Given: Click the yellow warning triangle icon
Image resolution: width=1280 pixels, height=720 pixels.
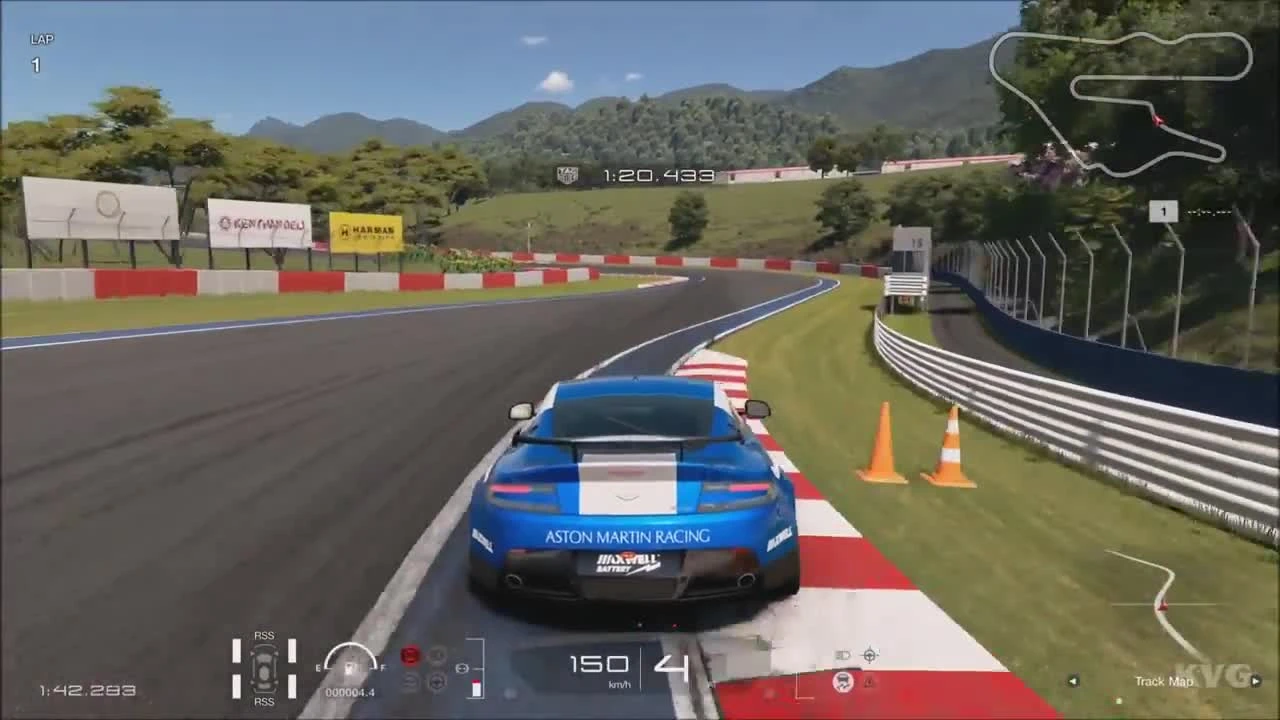Looking at the screenshot, I should (x=869, y=682).
